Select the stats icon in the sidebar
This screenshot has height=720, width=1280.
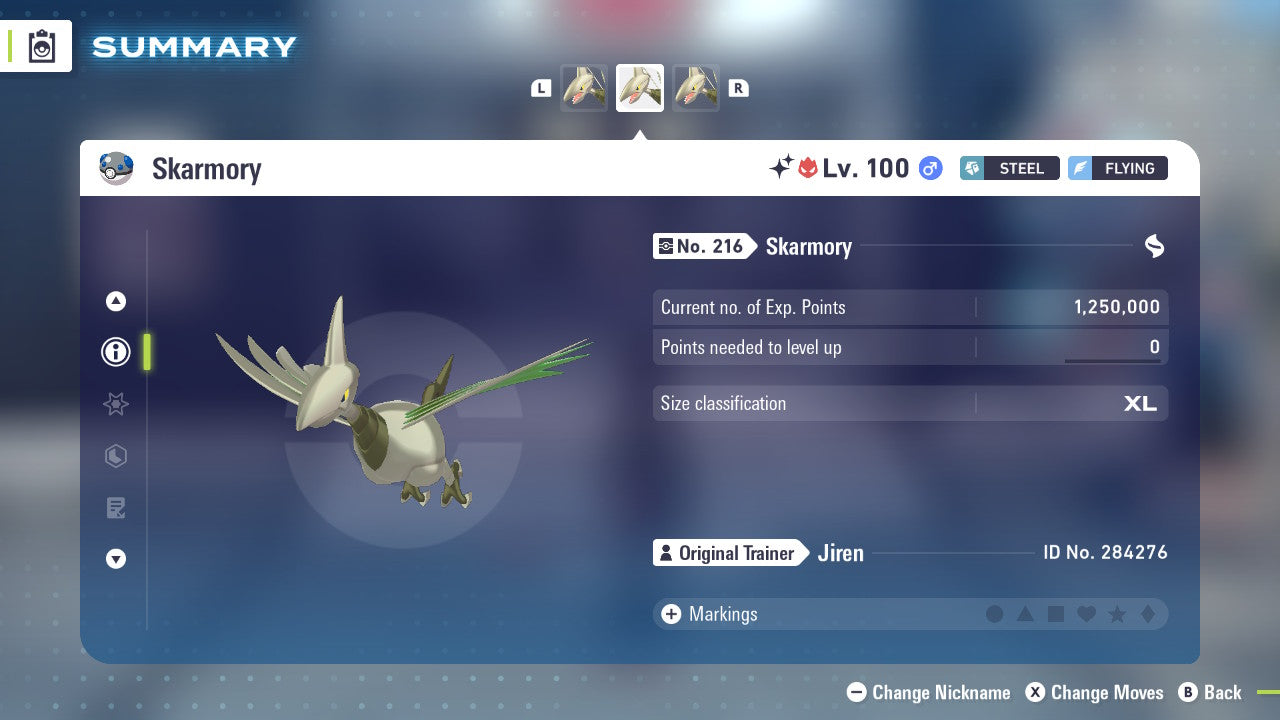(x=115, y=456)
